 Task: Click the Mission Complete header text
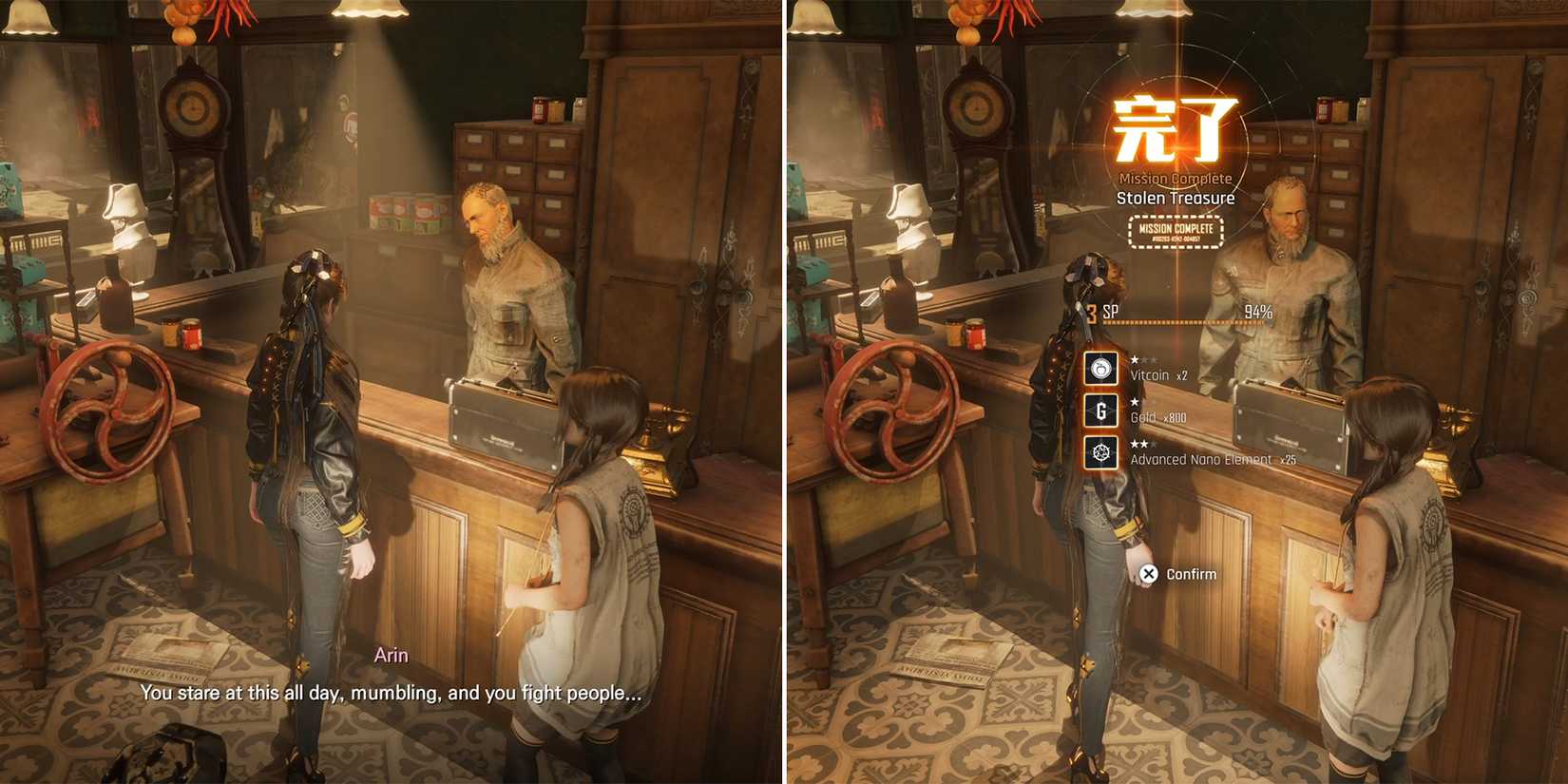click(1175, 178)
